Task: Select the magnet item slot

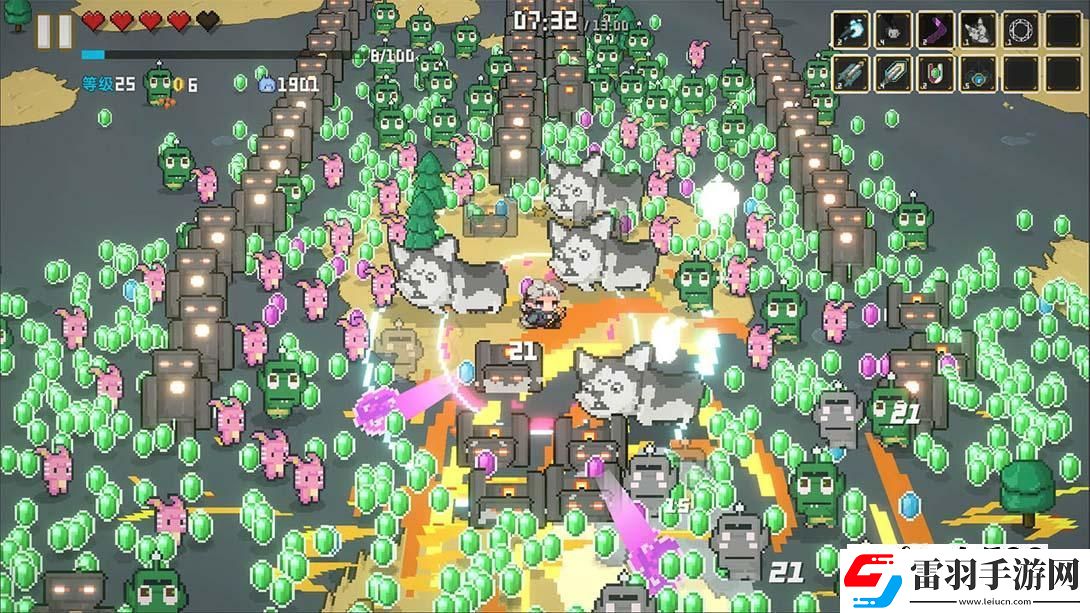Action: pyautogui.click(x=936, y=73)
